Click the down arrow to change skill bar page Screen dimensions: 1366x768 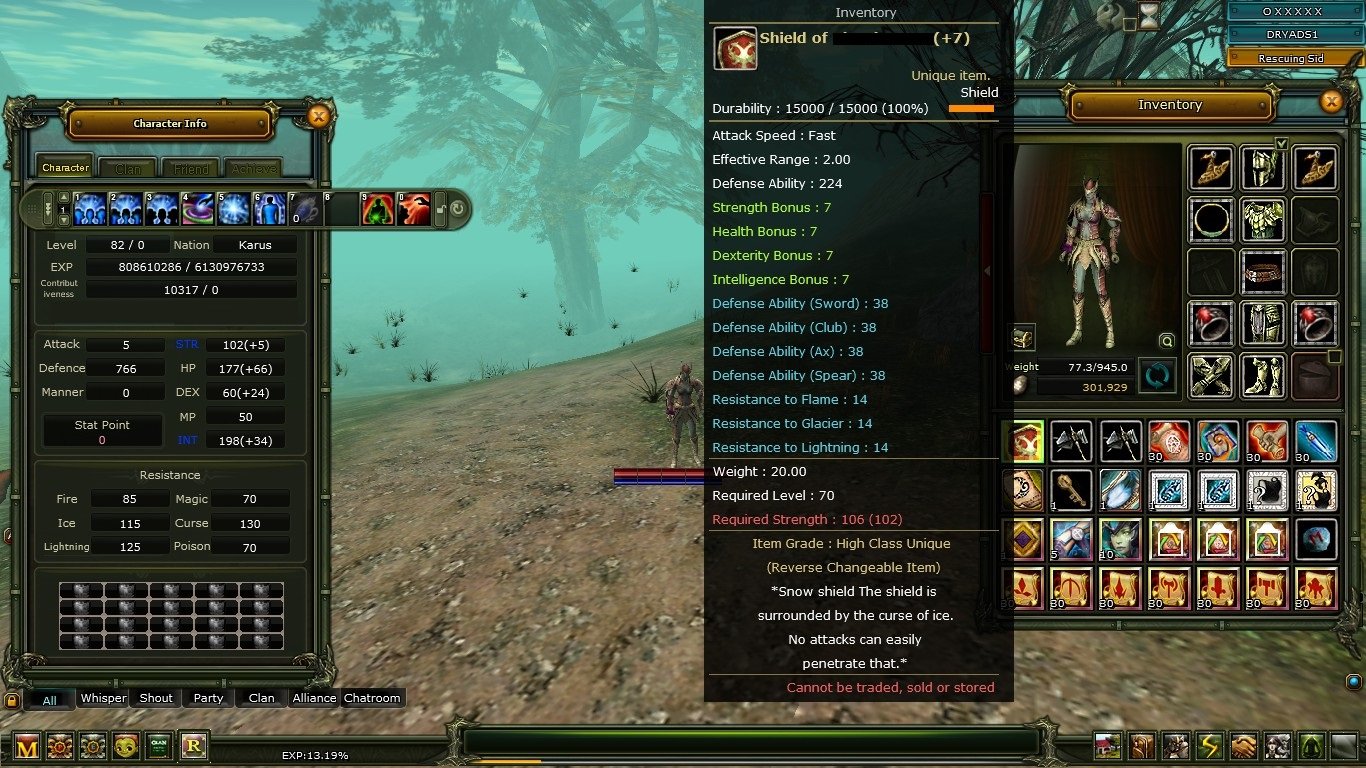click(x=63, y=220)
